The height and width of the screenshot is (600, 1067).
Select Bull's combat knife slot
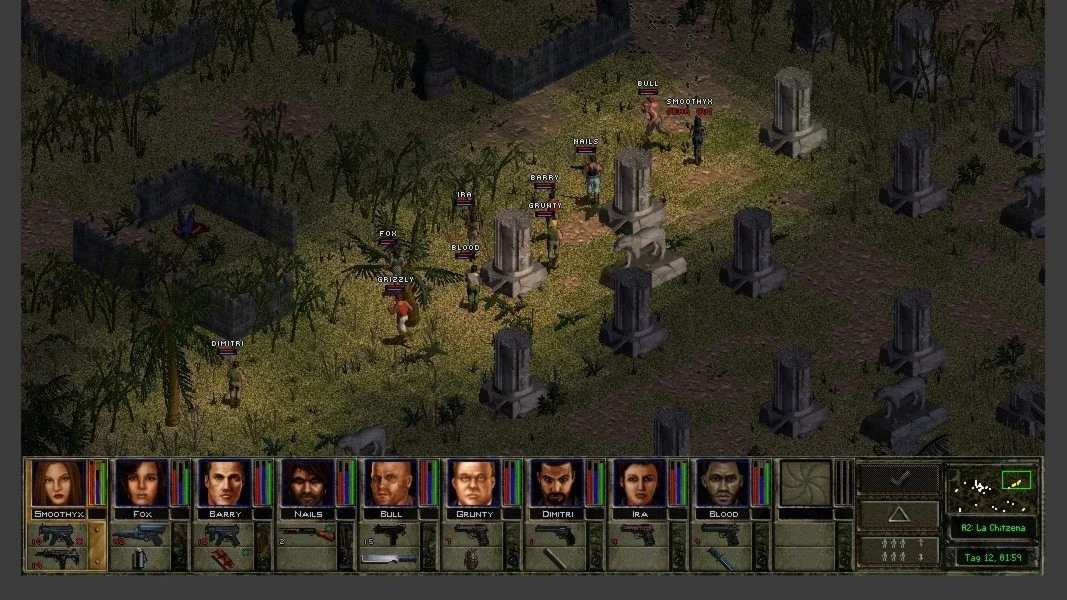tap(389, 559)
